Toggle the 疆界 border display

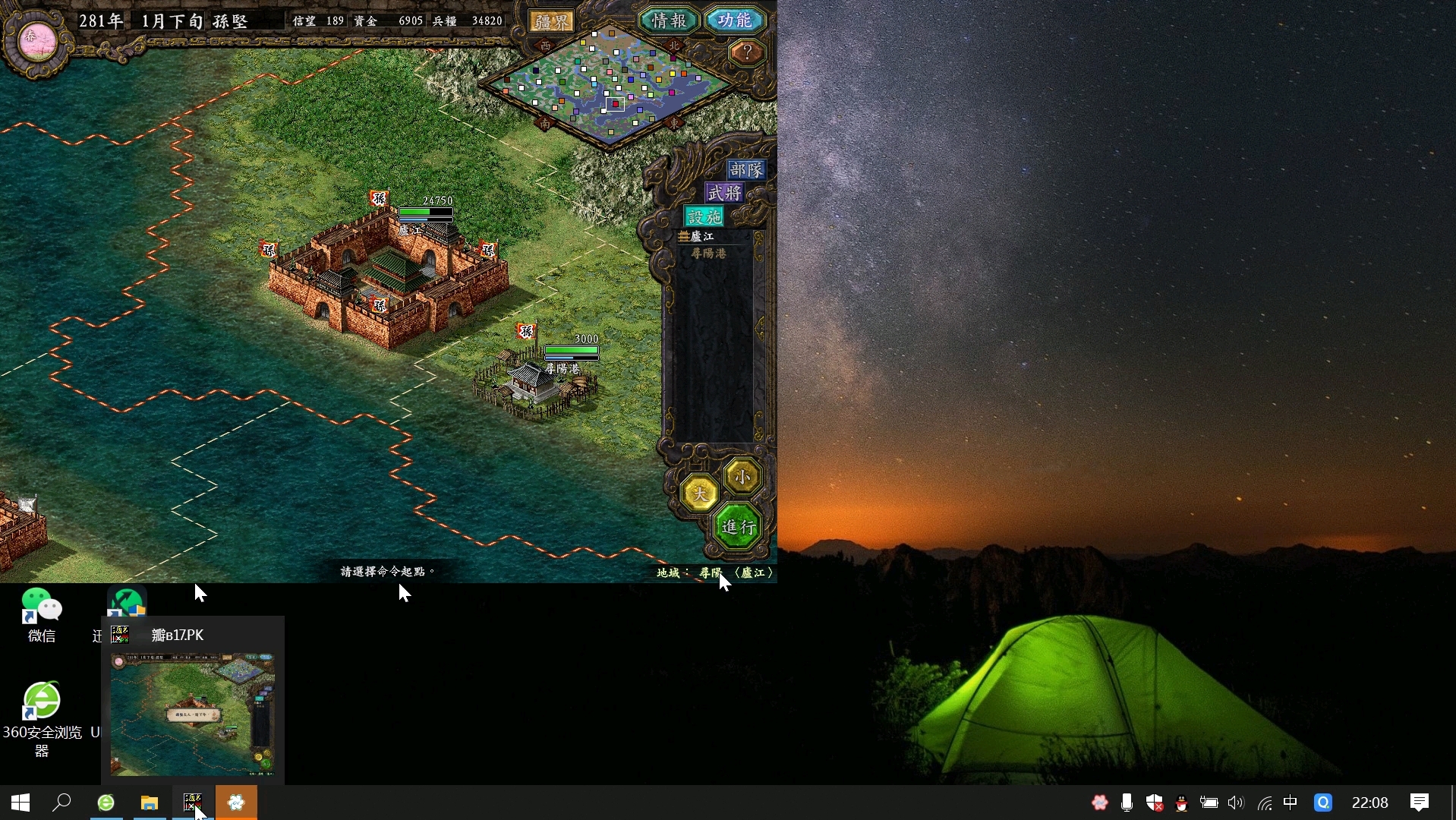point(552,21)
